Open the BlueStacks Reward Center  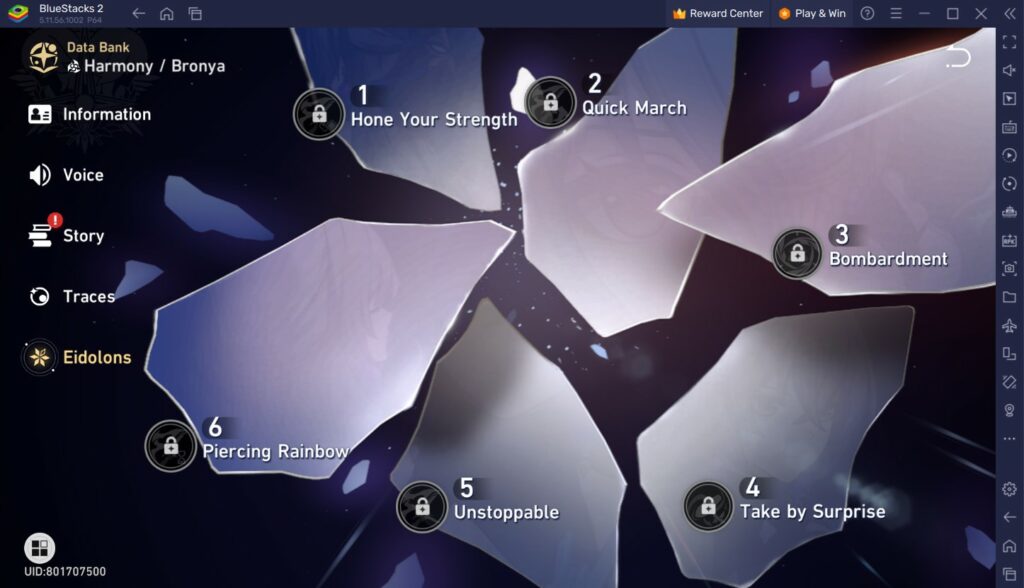pyautogui.click(x=717, y=14)
